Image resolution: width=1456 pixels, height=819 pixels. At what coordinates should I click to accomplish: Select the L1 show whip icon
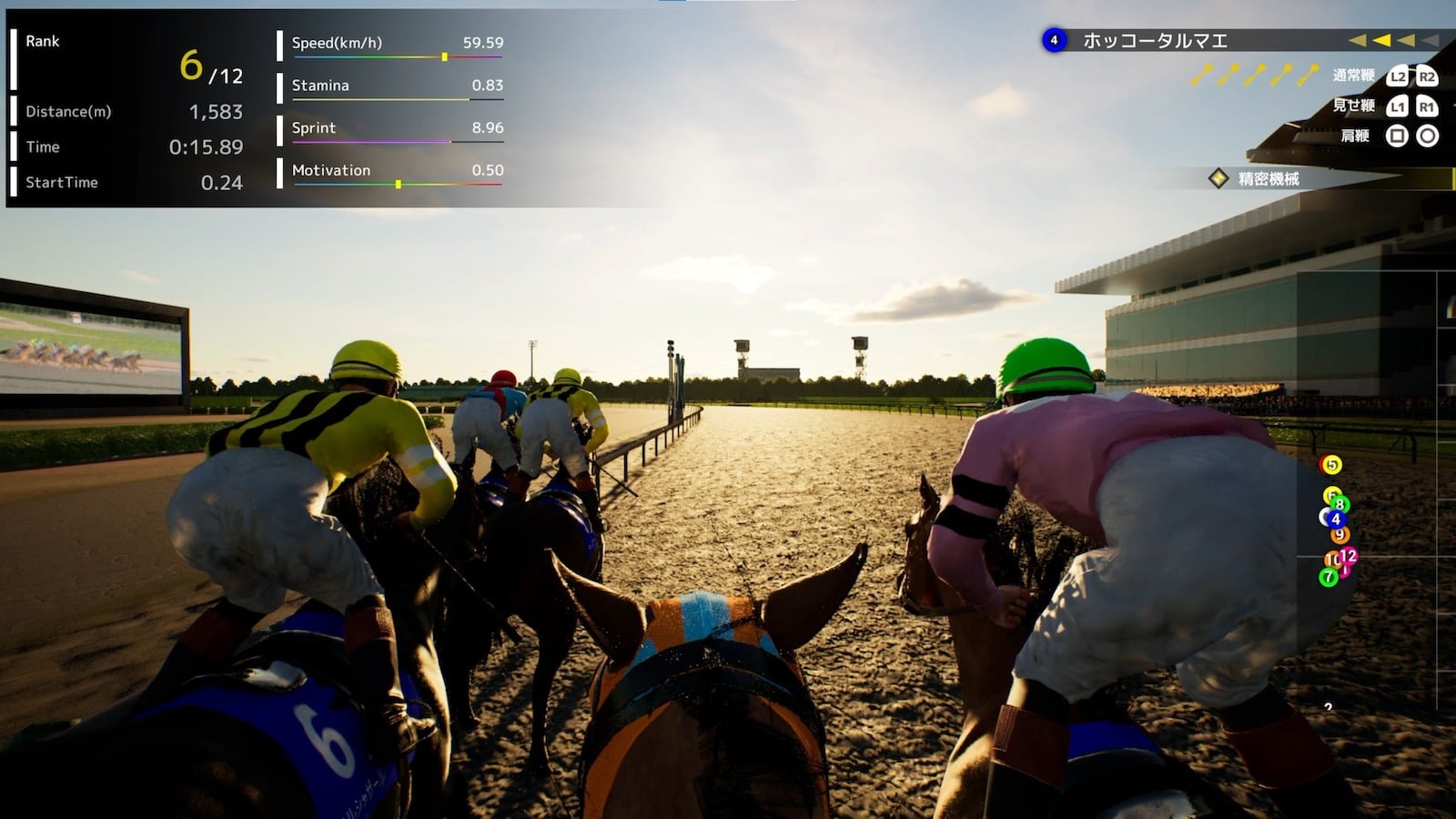click(x=1397, y=107)
